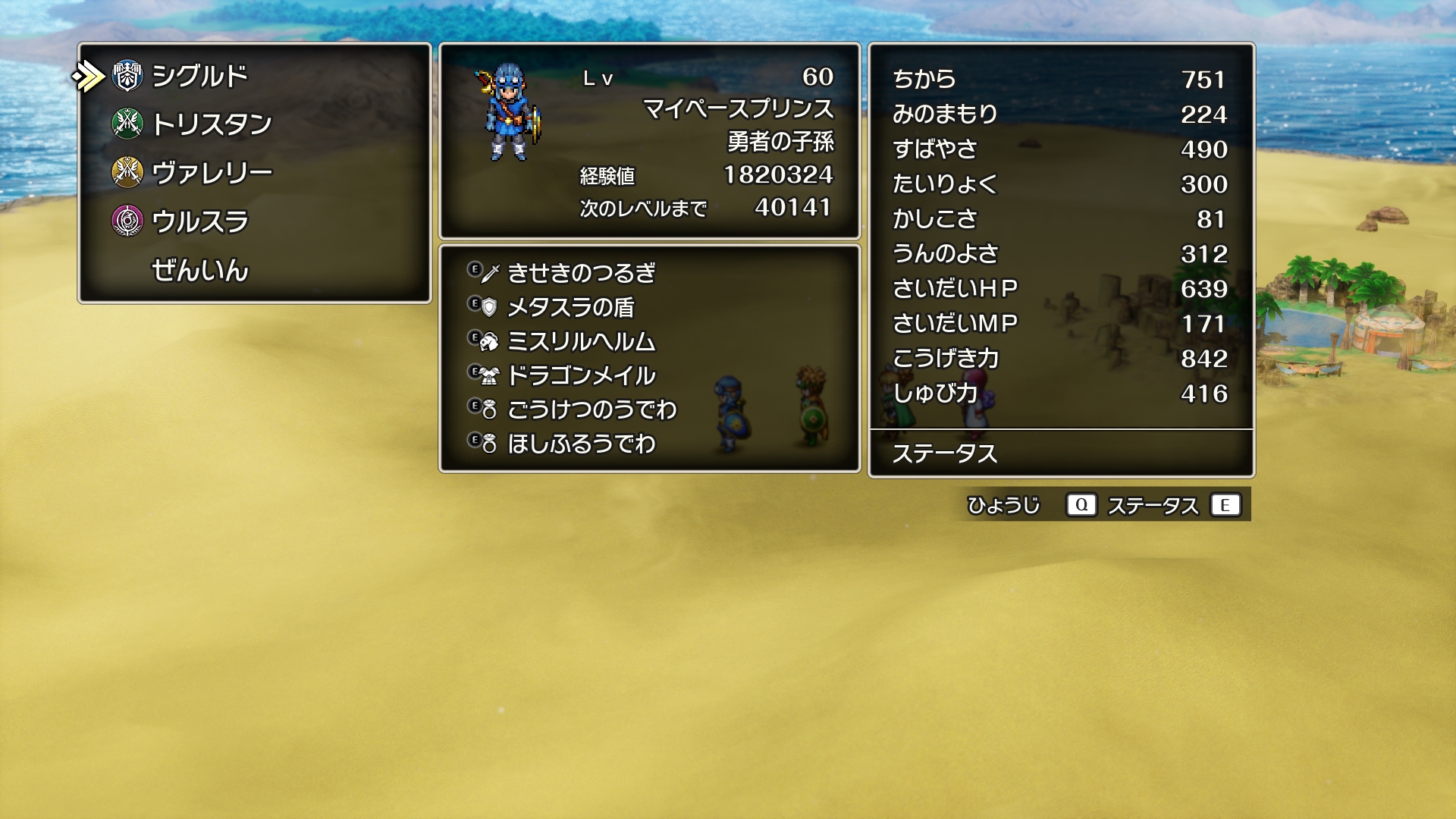
Task: Open the ステータス tab below the stats
Action: [944, 453]
